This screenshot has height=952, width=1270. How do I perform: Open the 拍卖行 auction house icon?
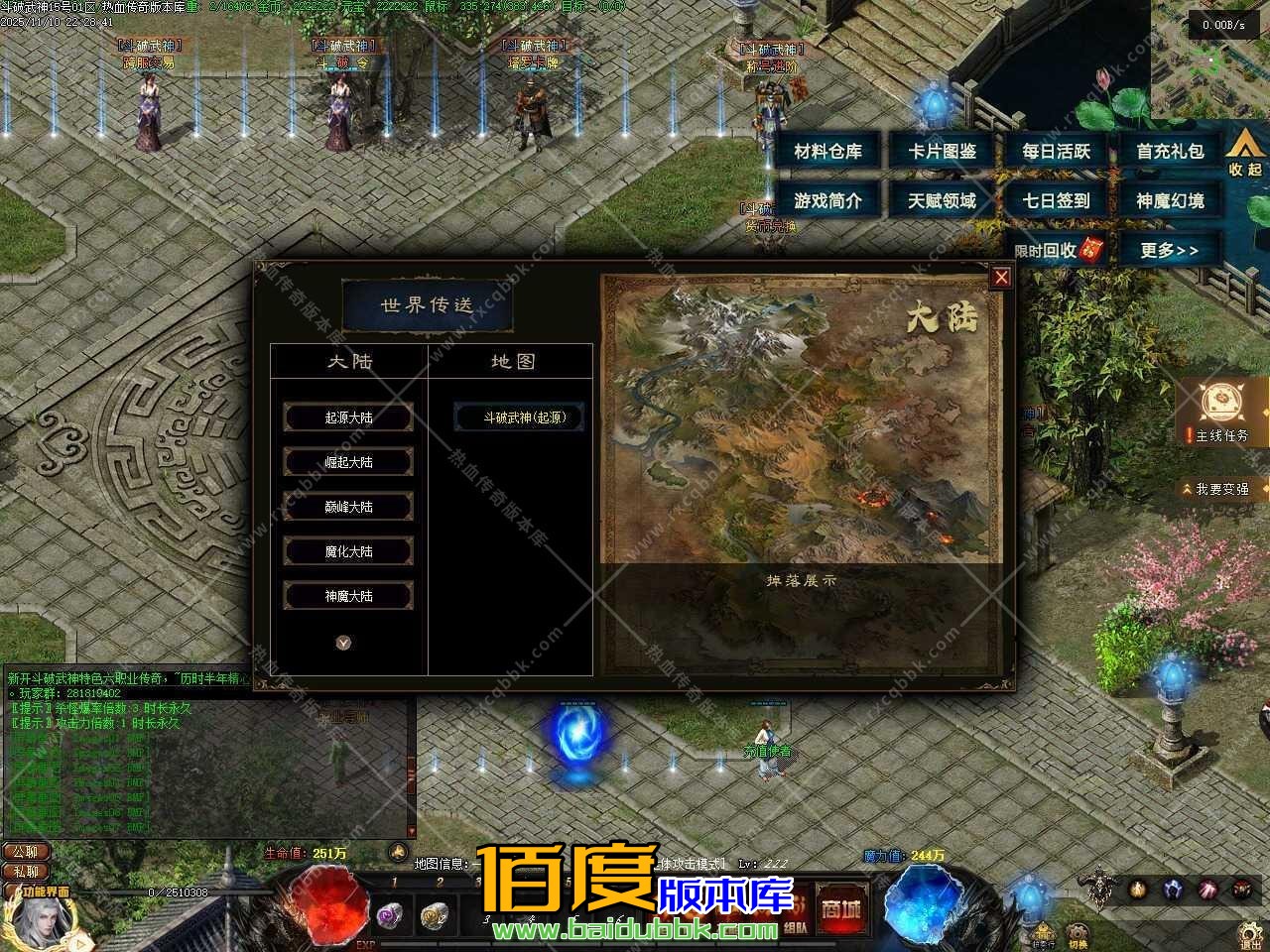tap(1044, 930)
